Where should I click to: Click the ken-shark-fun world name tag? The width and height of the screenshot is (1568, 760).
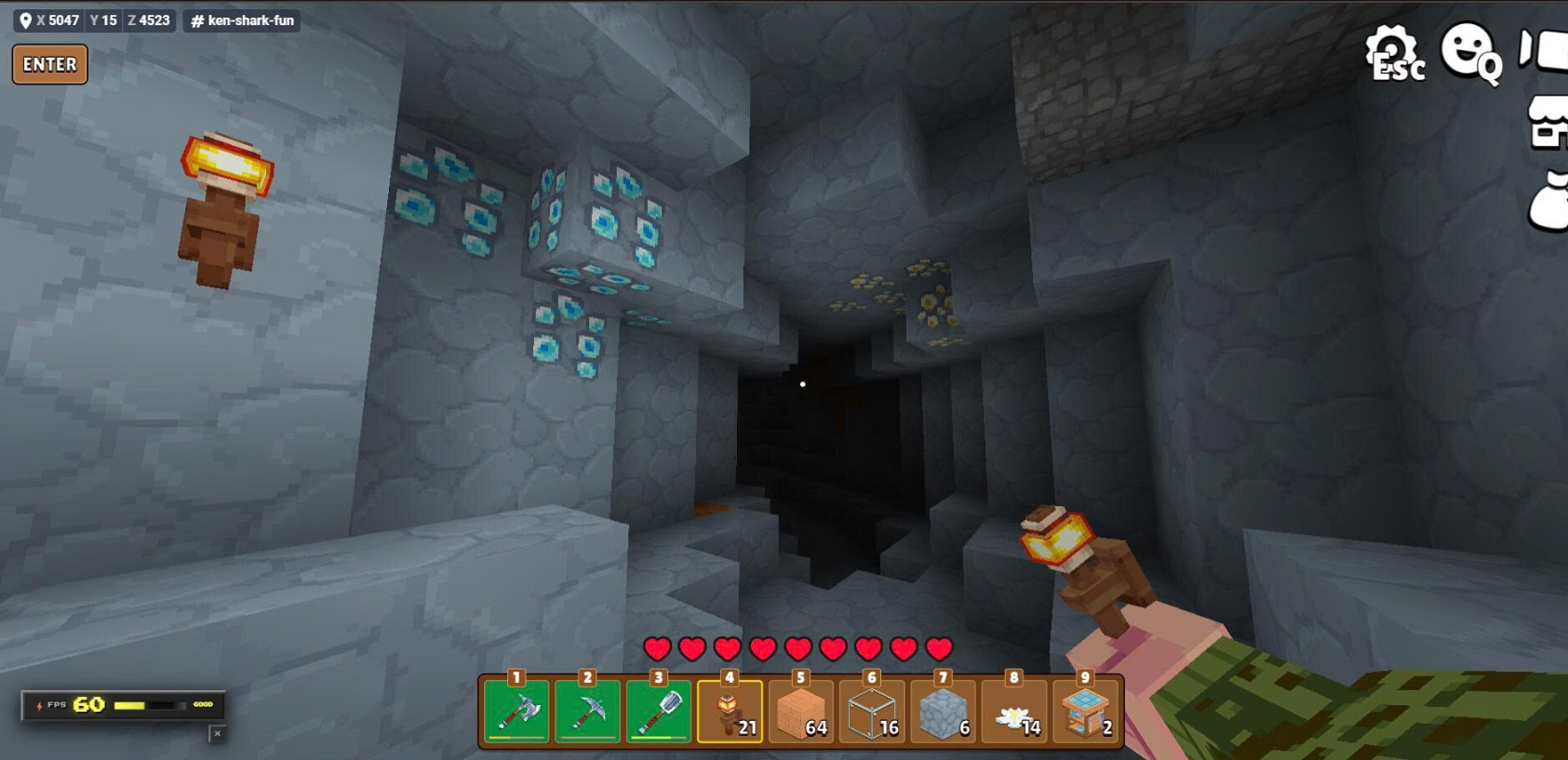[x=242, y=20]
